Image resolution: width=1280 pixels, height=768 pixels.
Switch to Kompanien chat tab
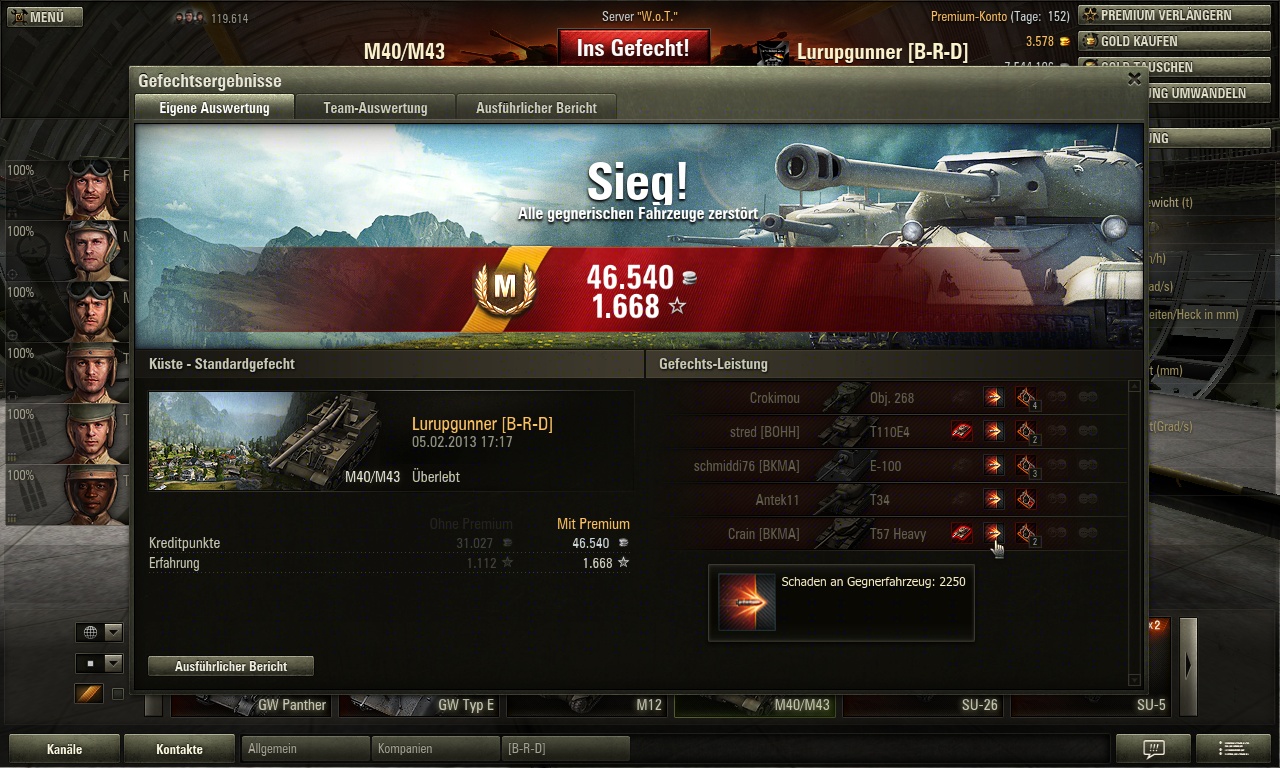click(436, 749)
